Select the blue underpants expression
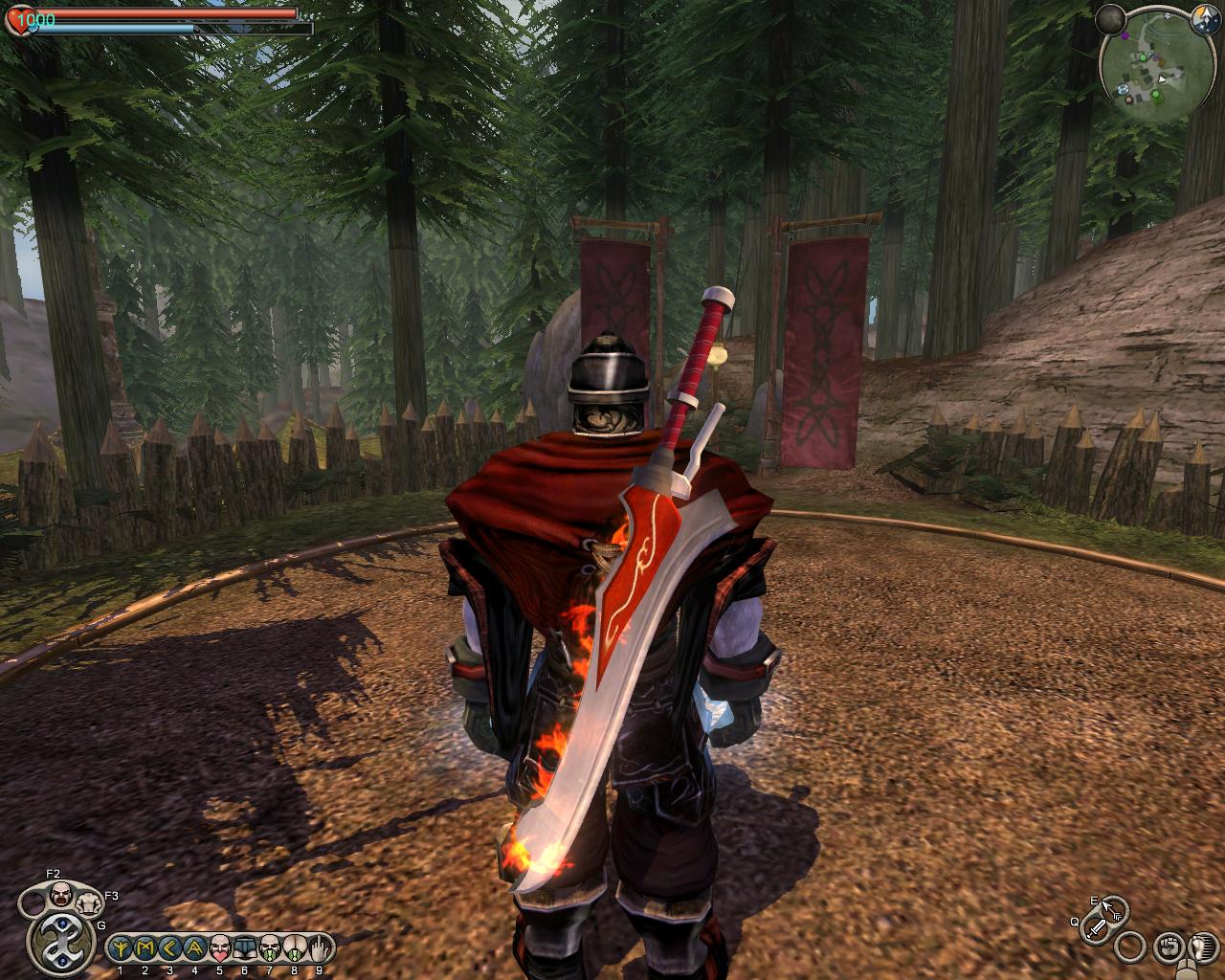Screen dimensions: 1225x980 point(244,947)
